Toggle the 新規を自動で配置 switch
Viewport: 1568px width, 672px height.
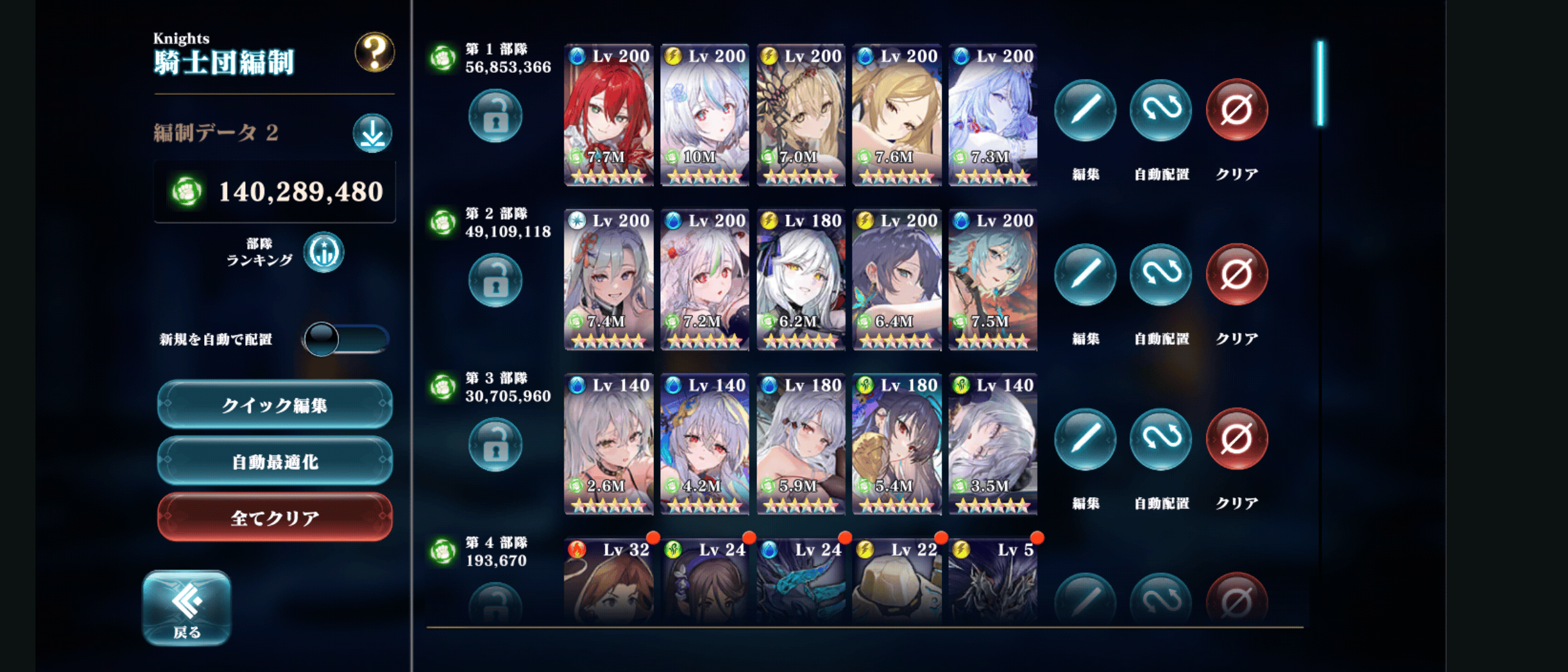click(x=345, y=339)
